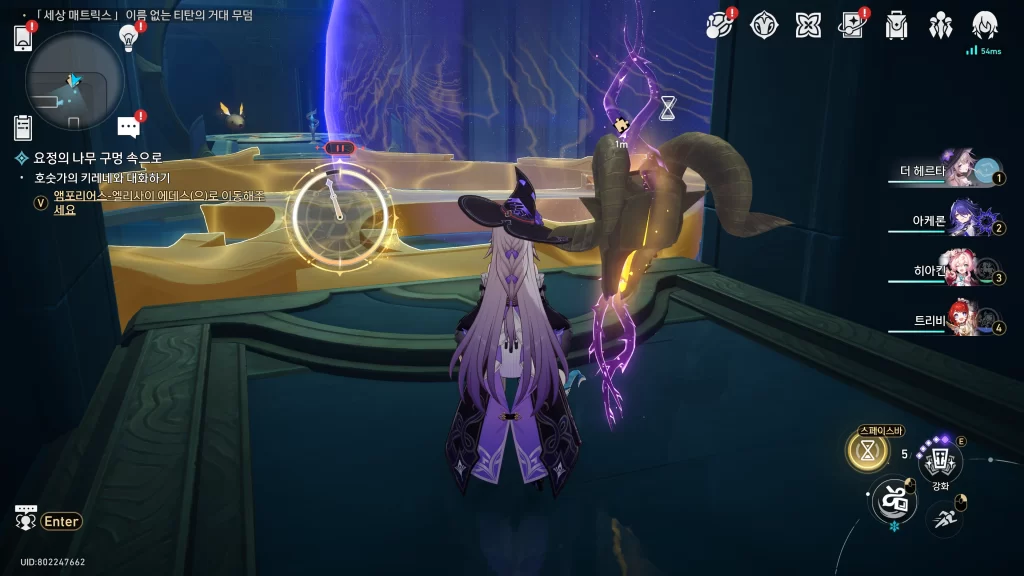Click the lightbulb tips icon
Image resolution: width=1024 pixels, height=576 pixels.
tap(128, 37)
